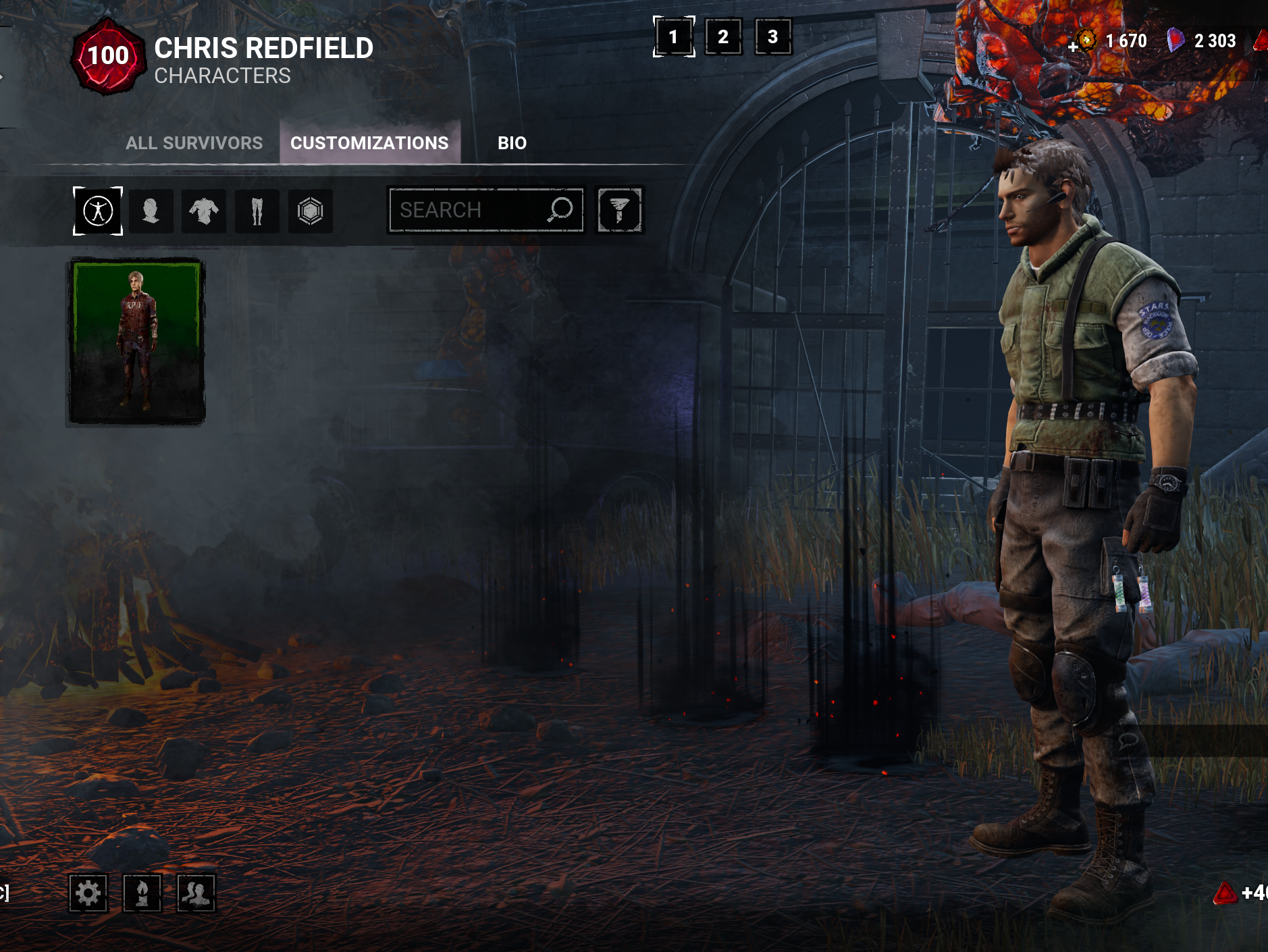Equip the R.P.D. outfit thumbnail

click(136, 342)
